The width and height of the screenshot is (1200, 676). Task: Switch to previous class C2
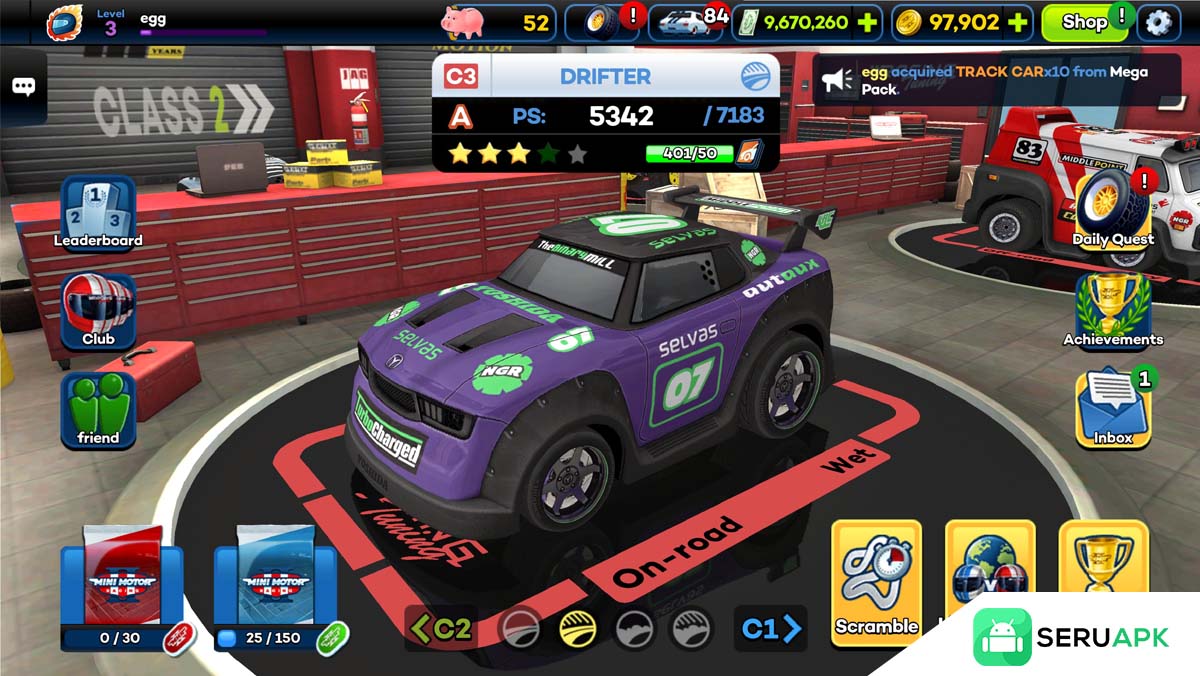click(441, 628)
